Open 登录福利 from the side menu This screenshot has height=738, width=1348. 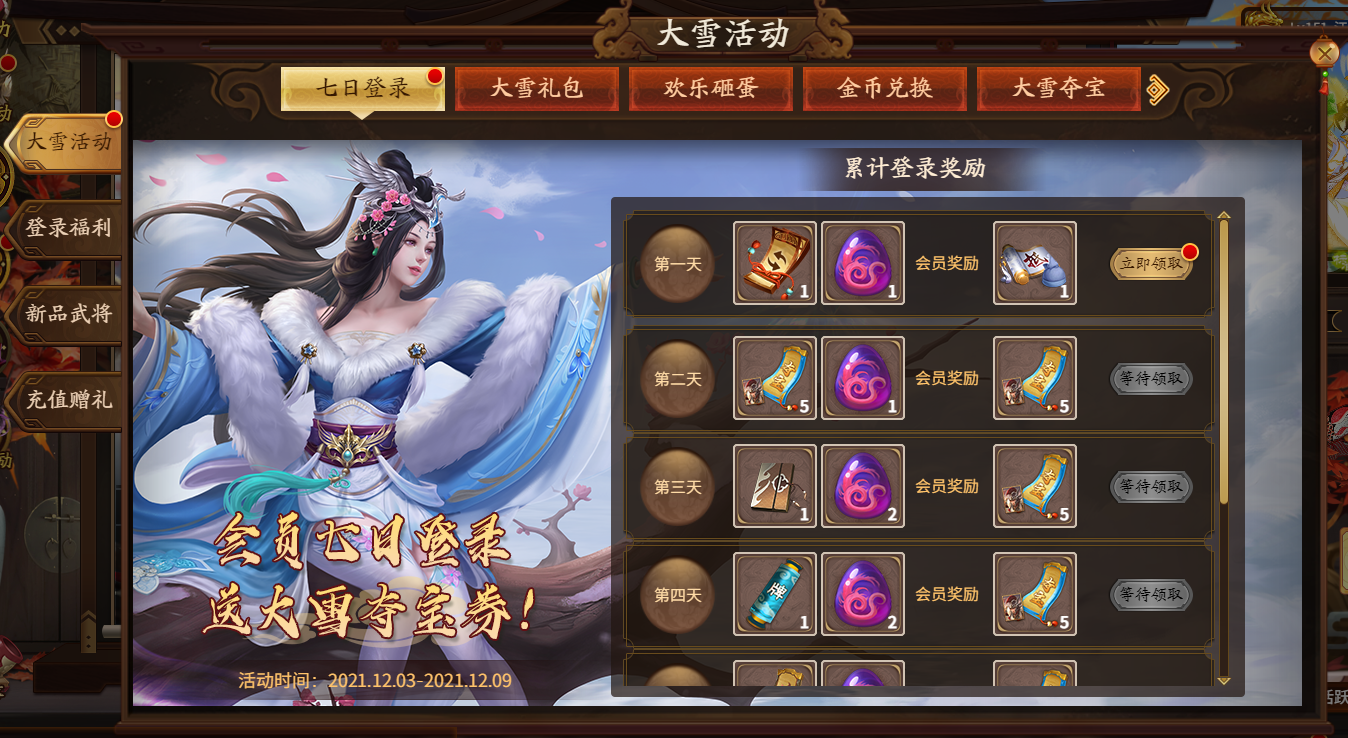click(x=68, y=228)
